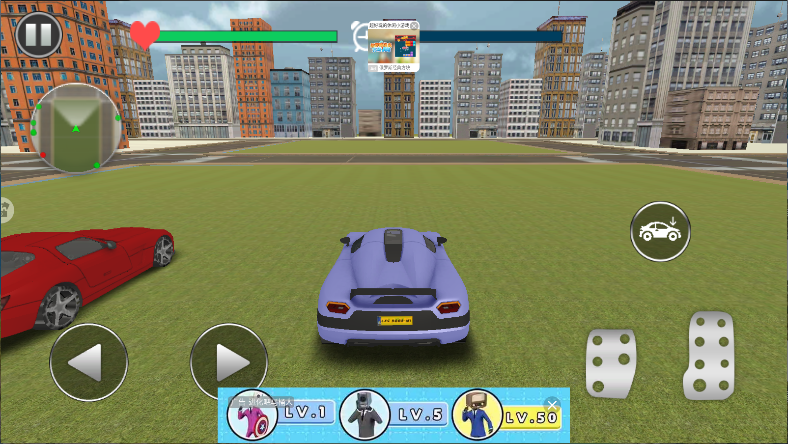The image size is (788, 444).
Task: Steer right with the right arrow button
Action: point(228,362)
